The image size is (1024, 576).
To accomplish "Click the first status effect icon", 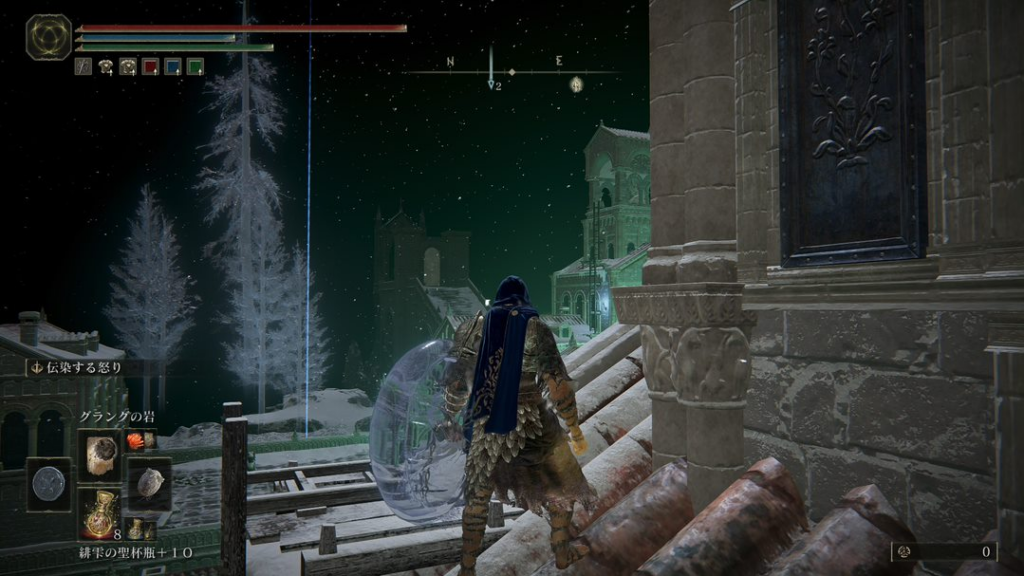I will [x=84, y=67].
